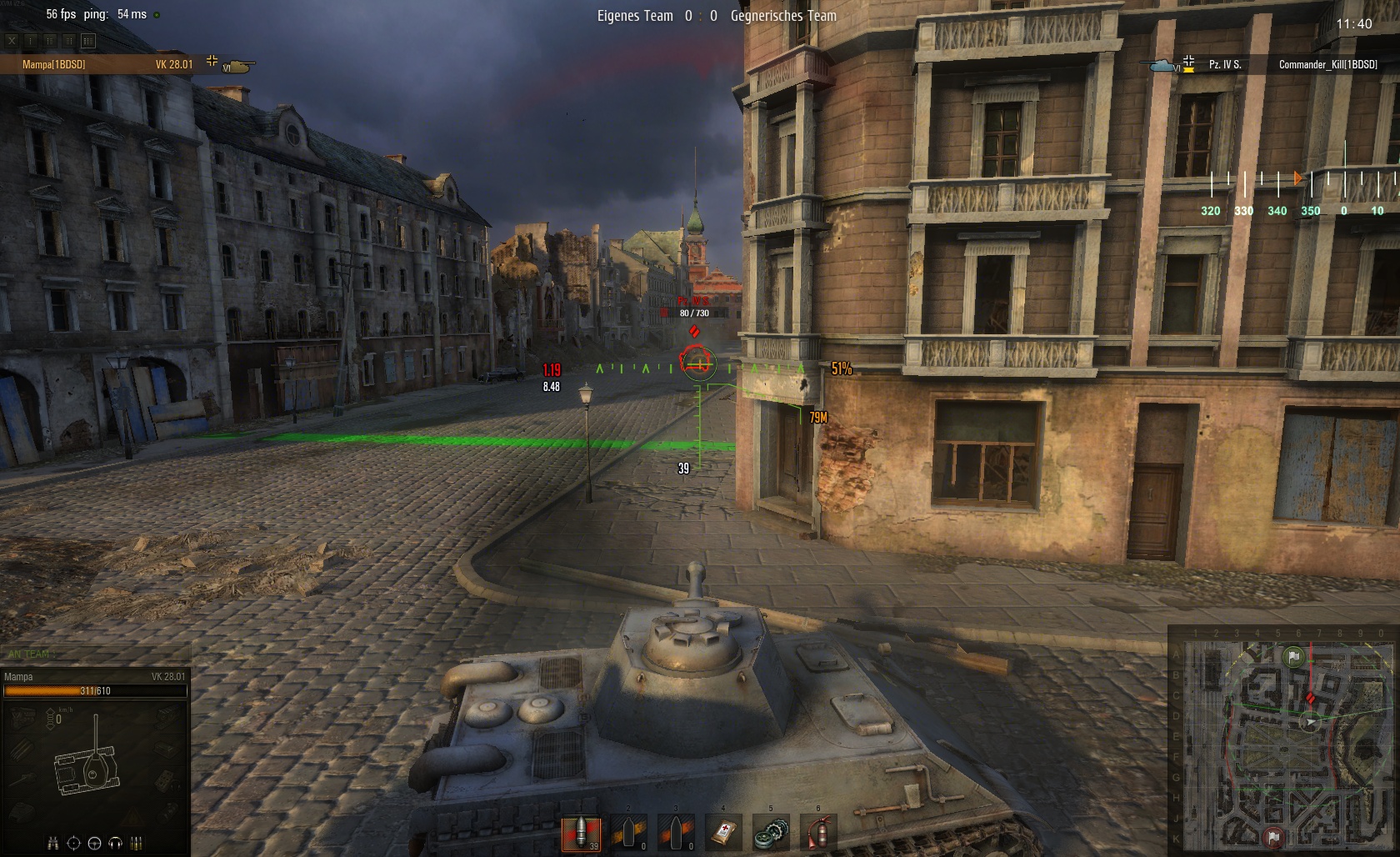Image resolution: width=1400 pixels, height=857 pixels.
Task: Click the minimap in the corner
Action: click(x=1283, y=740)
